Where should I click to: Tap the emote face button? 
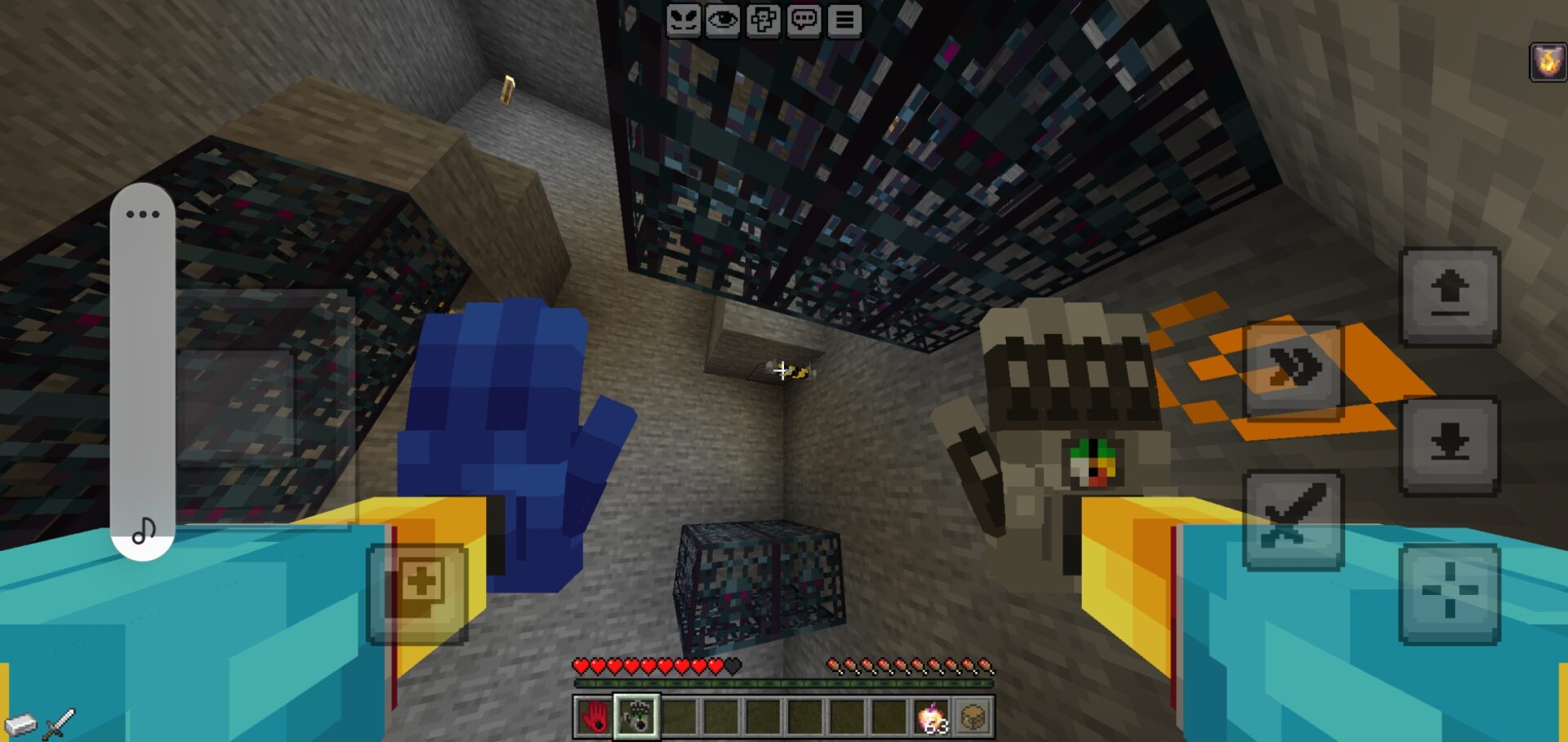[683, 20]
